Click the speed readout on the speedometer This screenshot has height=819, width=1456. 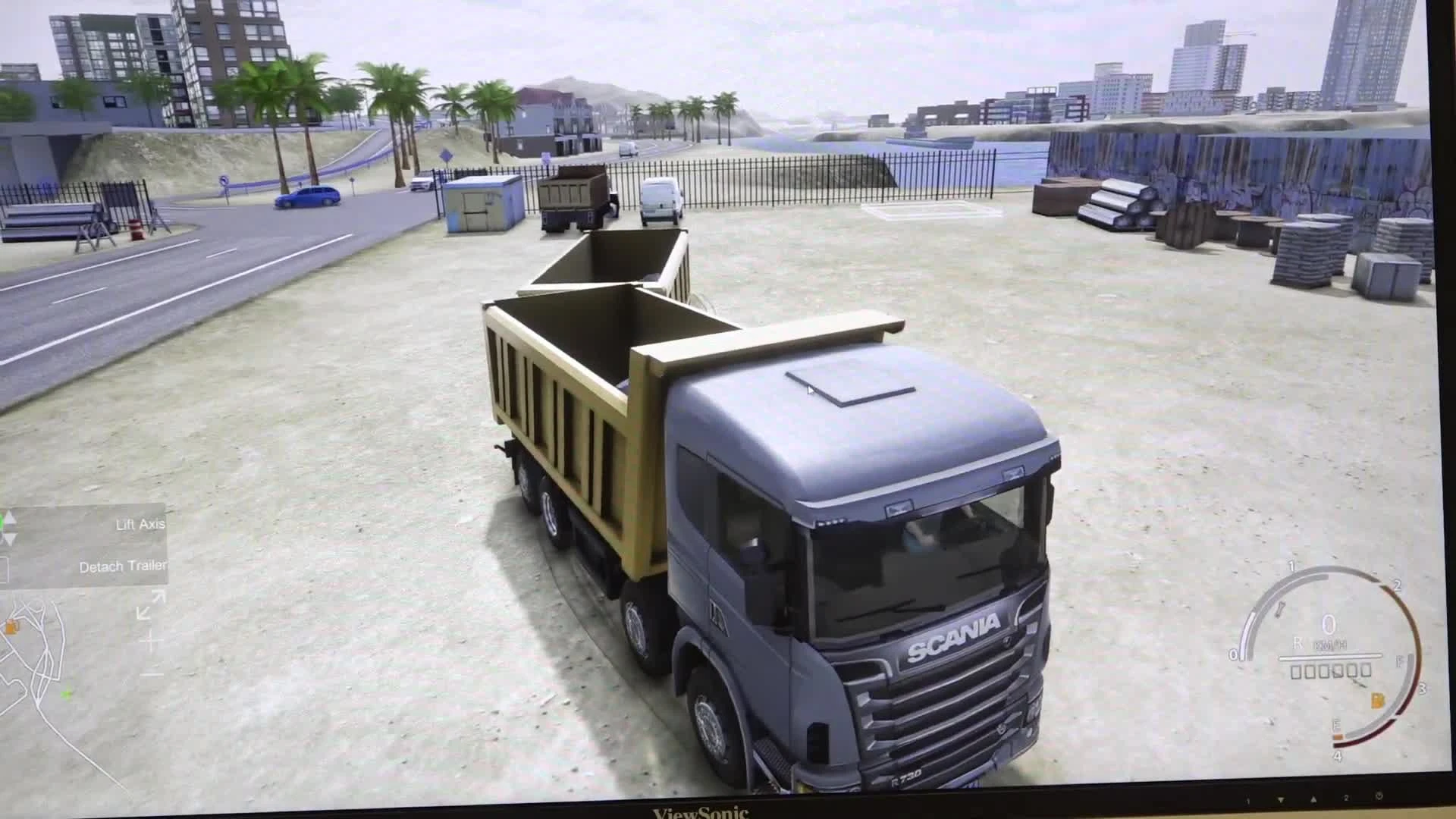pos(1330,623)
